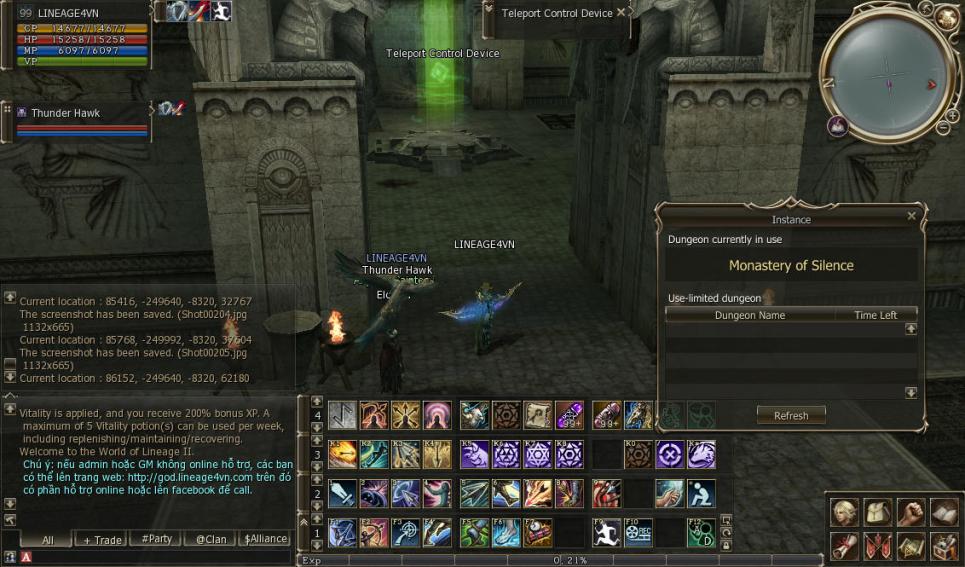This screenshot has width=965, height=567.
Task: Zoom out the minimap with minus button
Action: pyautogui.click(x=943, y=128)
